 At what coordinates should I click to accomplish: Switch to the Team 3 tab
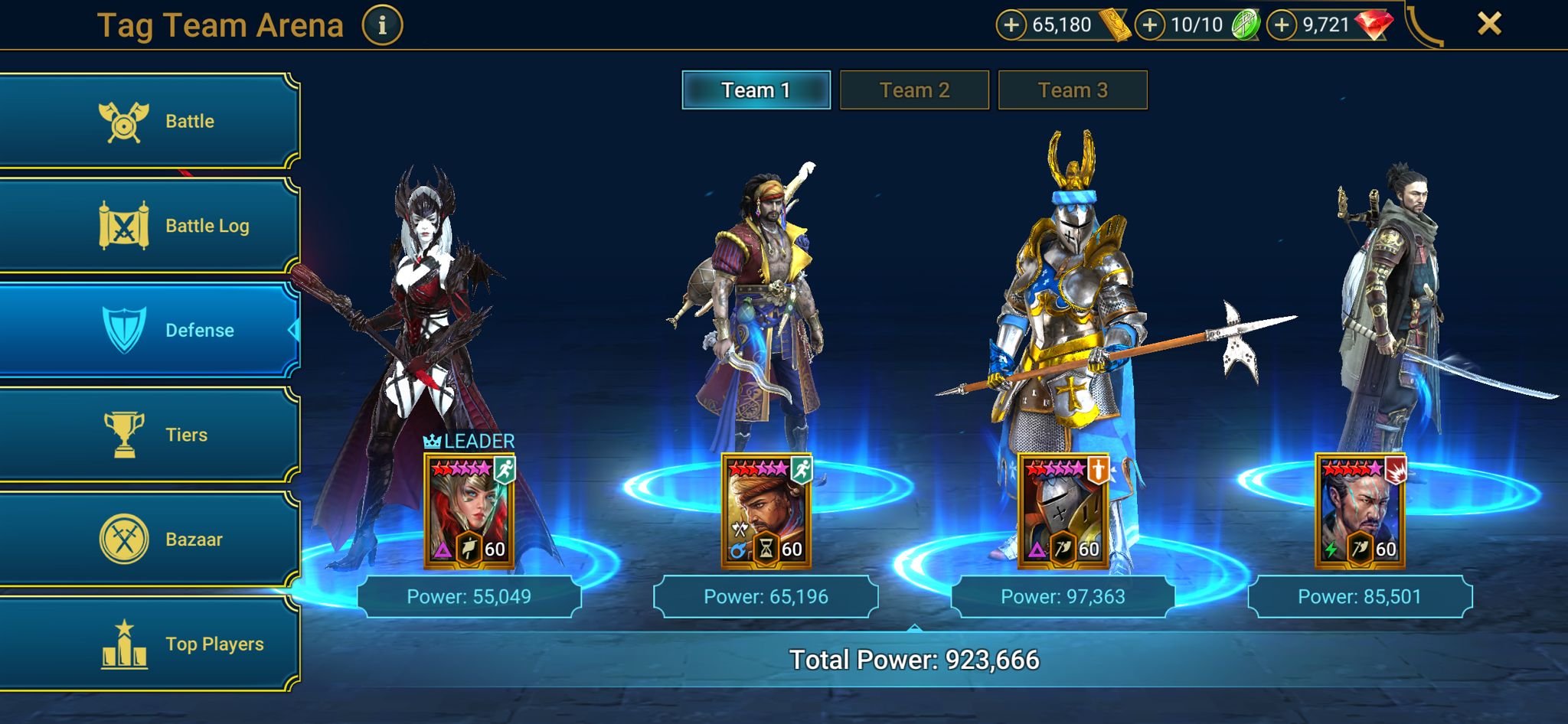point(1072,90)
